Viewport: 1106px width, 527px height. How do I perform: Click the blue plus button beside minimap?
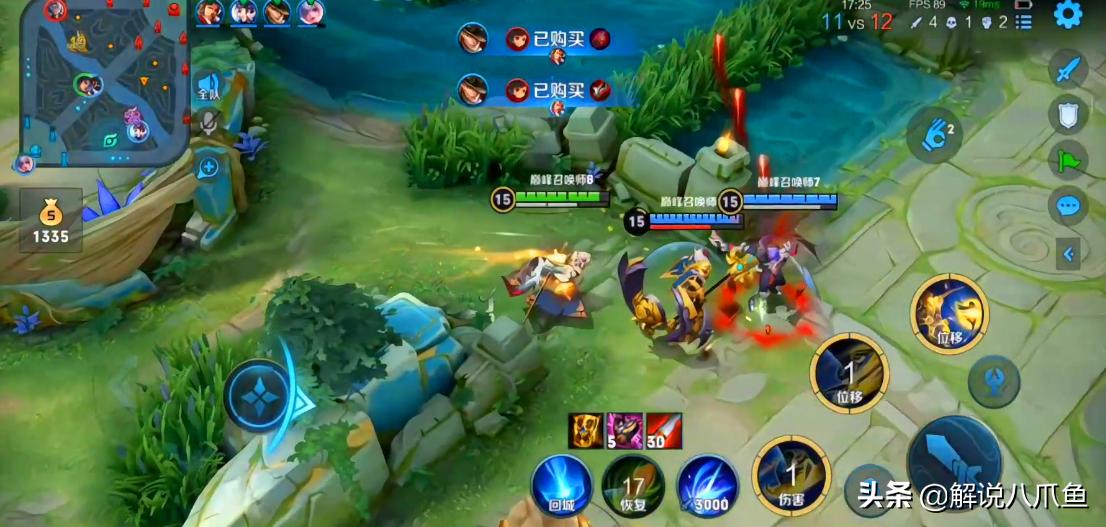(208, 167)
